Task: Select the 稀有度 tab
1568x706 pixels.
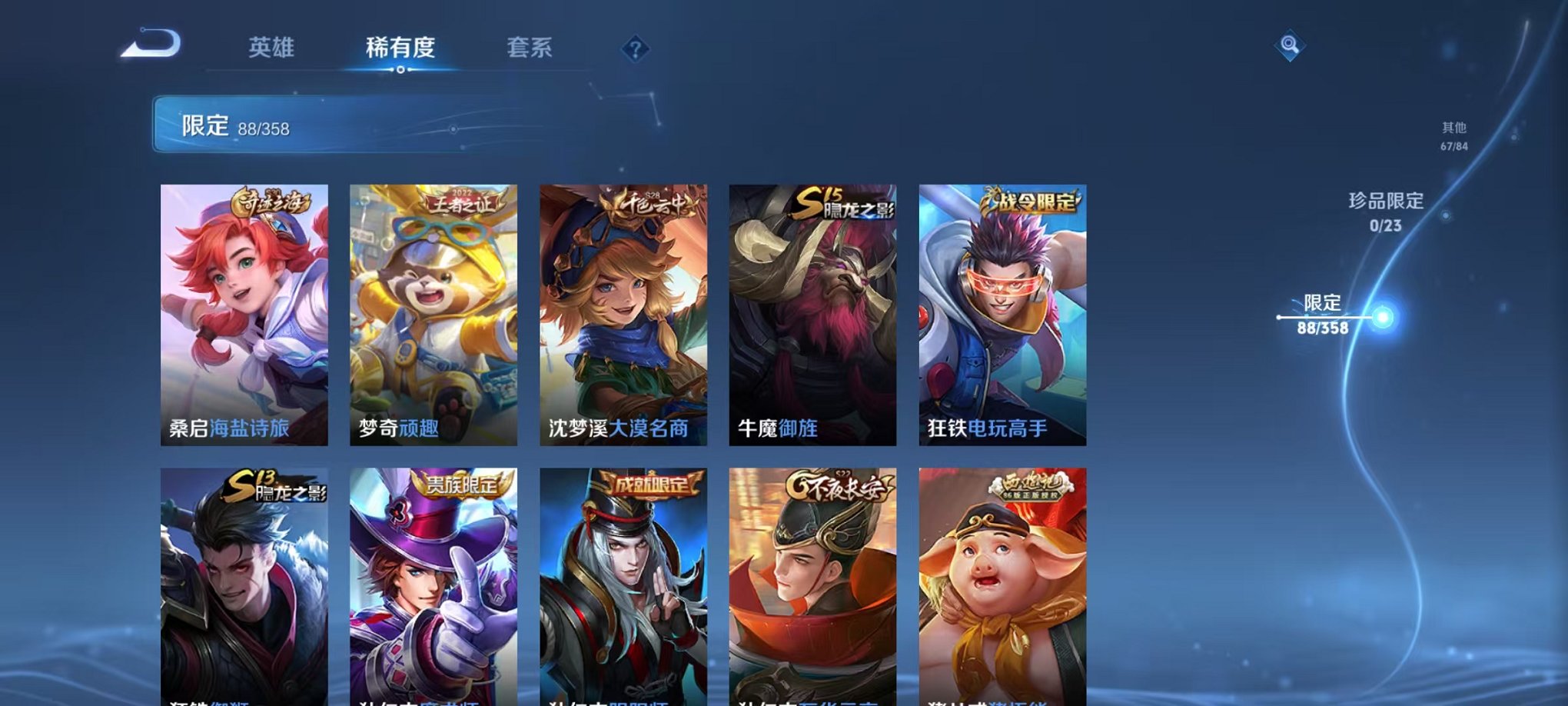Action: (400, 48)
